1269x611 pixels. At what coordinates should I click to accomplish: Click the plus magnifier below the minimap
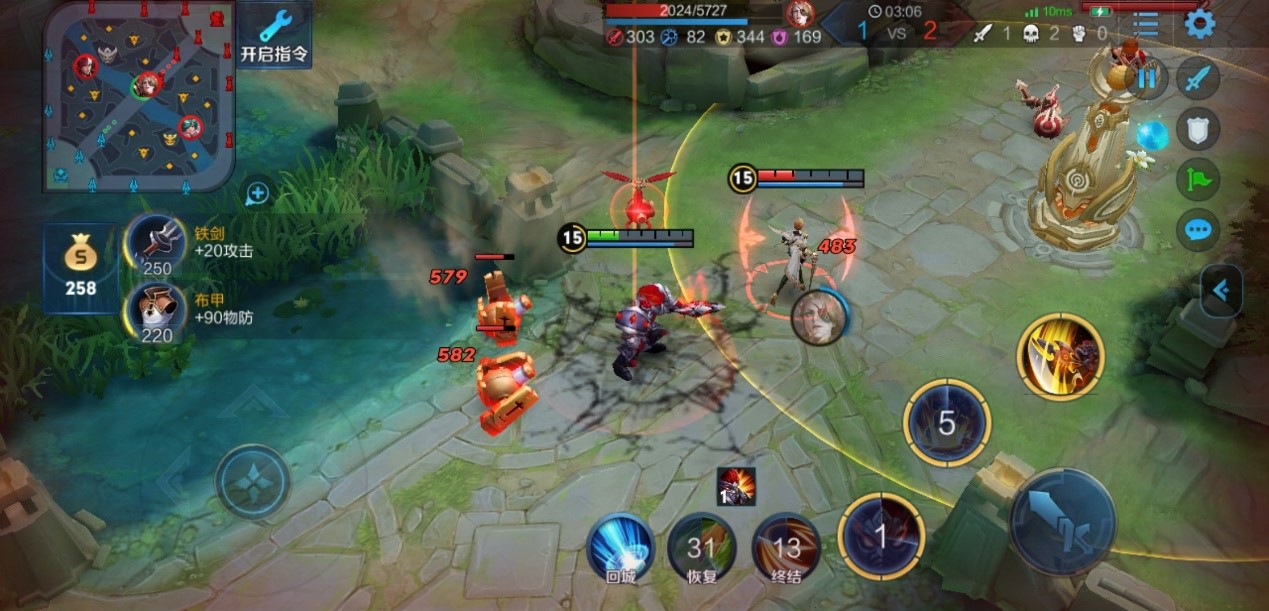coord(257,194)
